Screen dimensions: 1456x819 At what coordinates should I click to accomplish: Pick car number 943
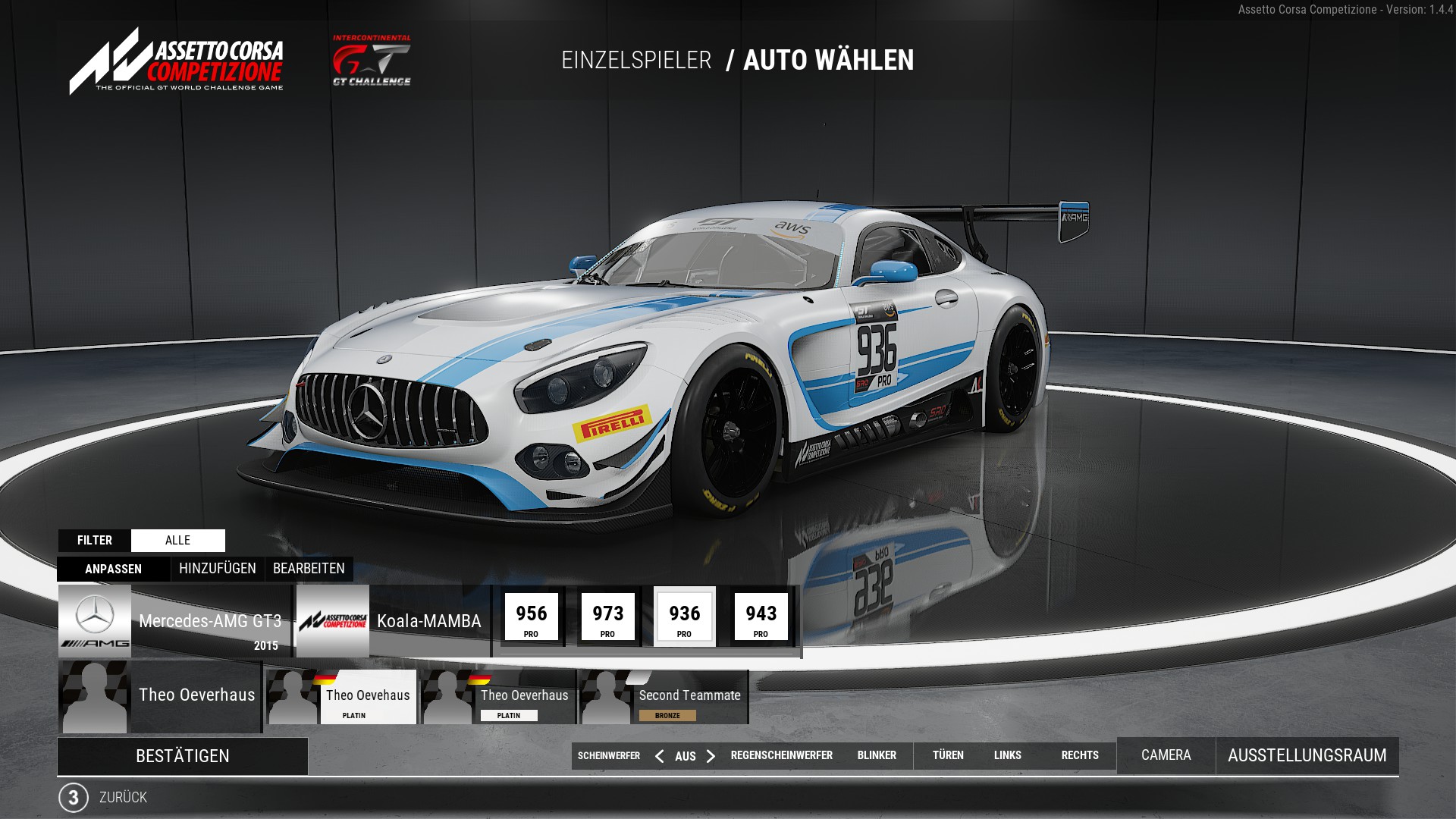click(761, 617)
